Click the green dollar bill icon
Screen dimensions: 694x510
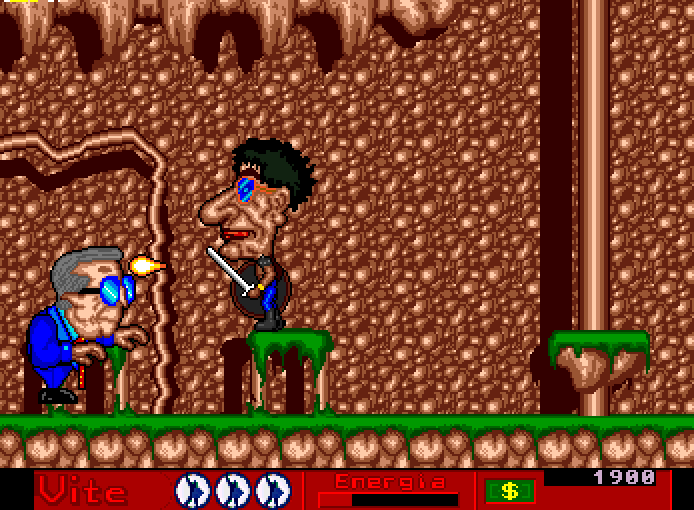tap(510, 491)
